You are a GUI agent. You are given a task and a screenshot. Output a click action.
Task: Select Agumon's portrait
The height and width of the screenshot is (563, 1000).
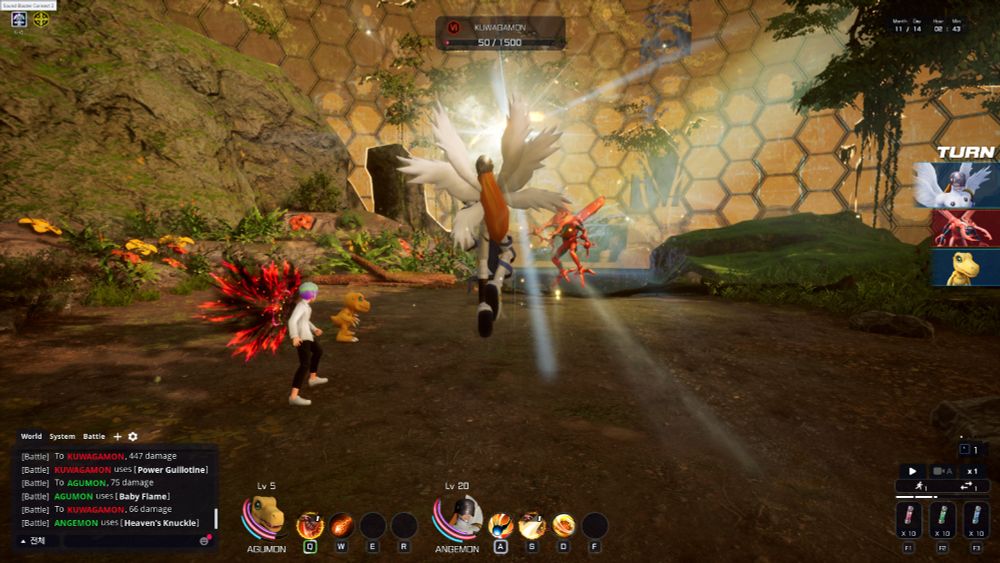(x=265, y=517)
